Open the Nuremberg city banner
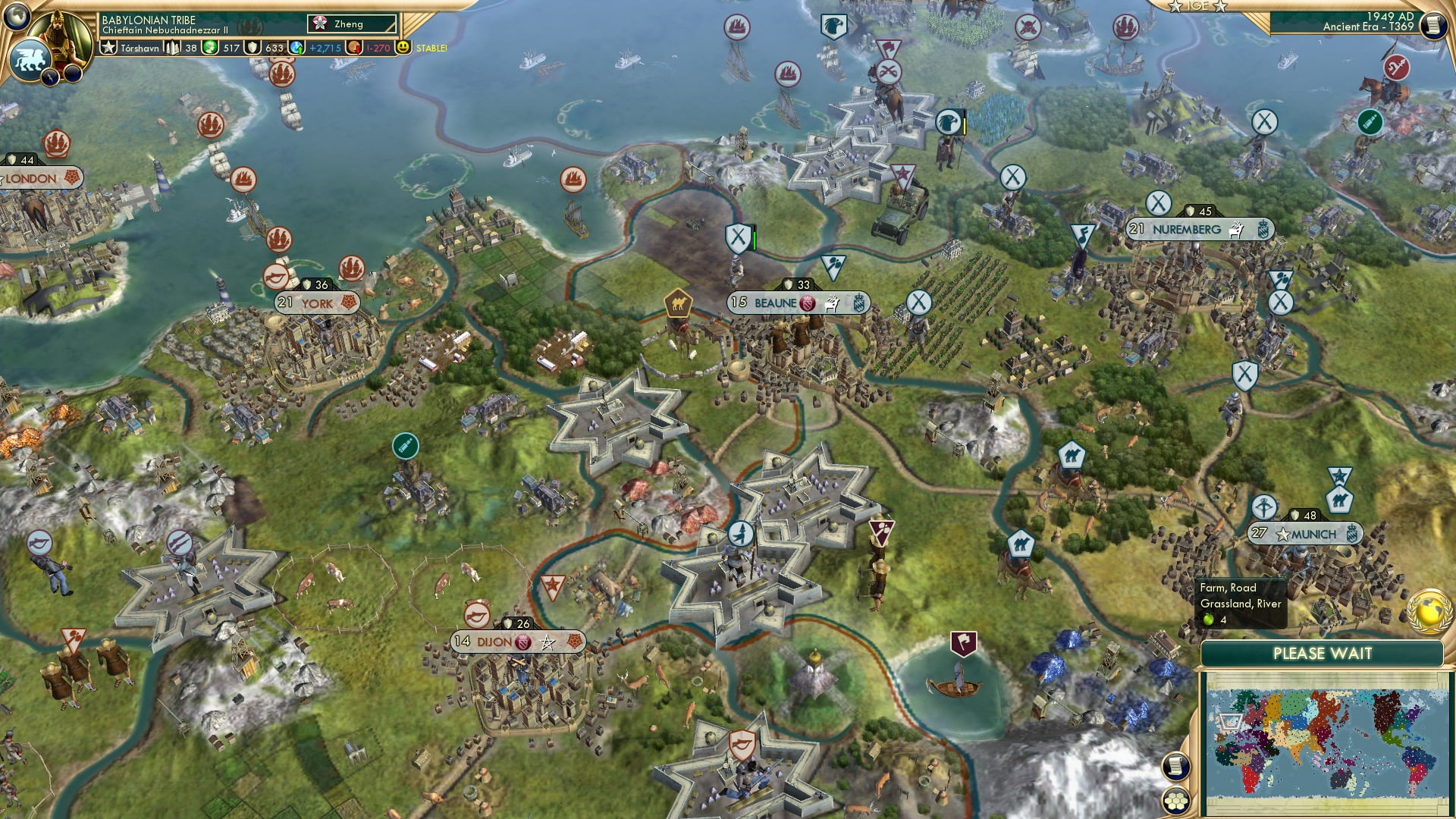The width and height of the screenshot is (1456, 819). (1199, 230)
